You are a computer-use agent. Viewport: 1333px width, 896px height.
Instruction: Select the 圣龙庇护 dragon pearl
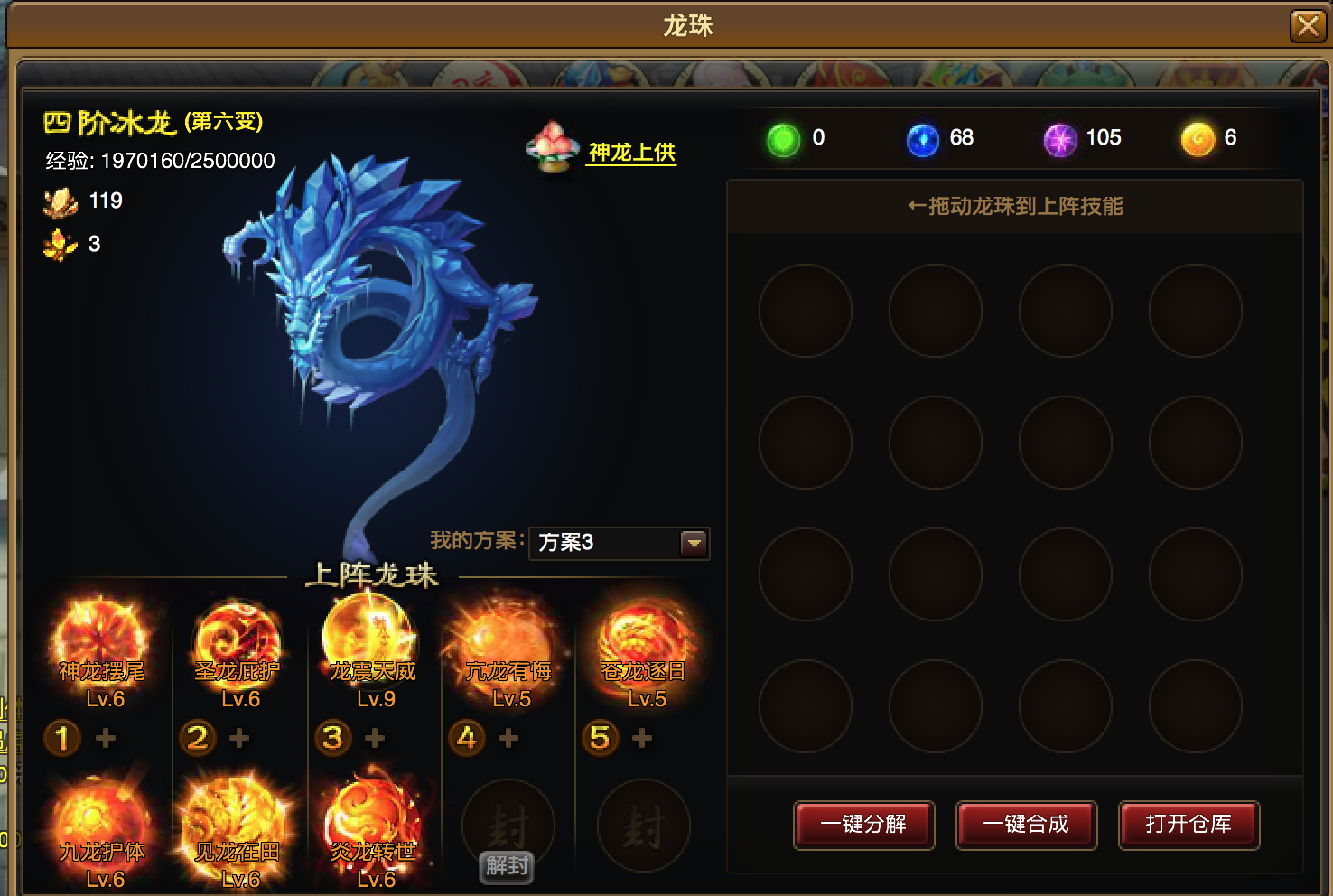(x=237, y=632)
